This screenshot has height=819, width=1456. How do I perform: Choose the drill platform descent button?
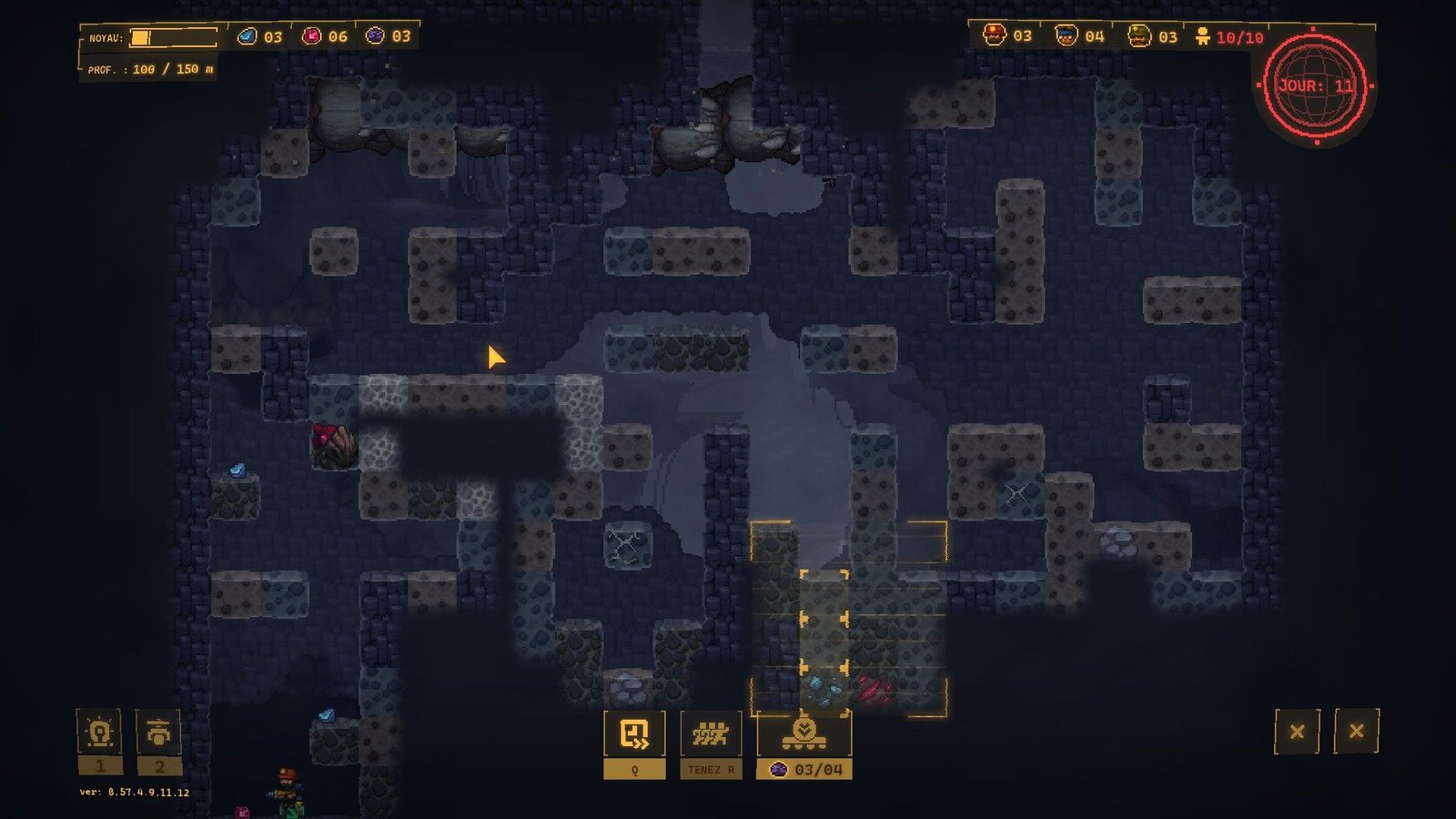pos(804,733)
